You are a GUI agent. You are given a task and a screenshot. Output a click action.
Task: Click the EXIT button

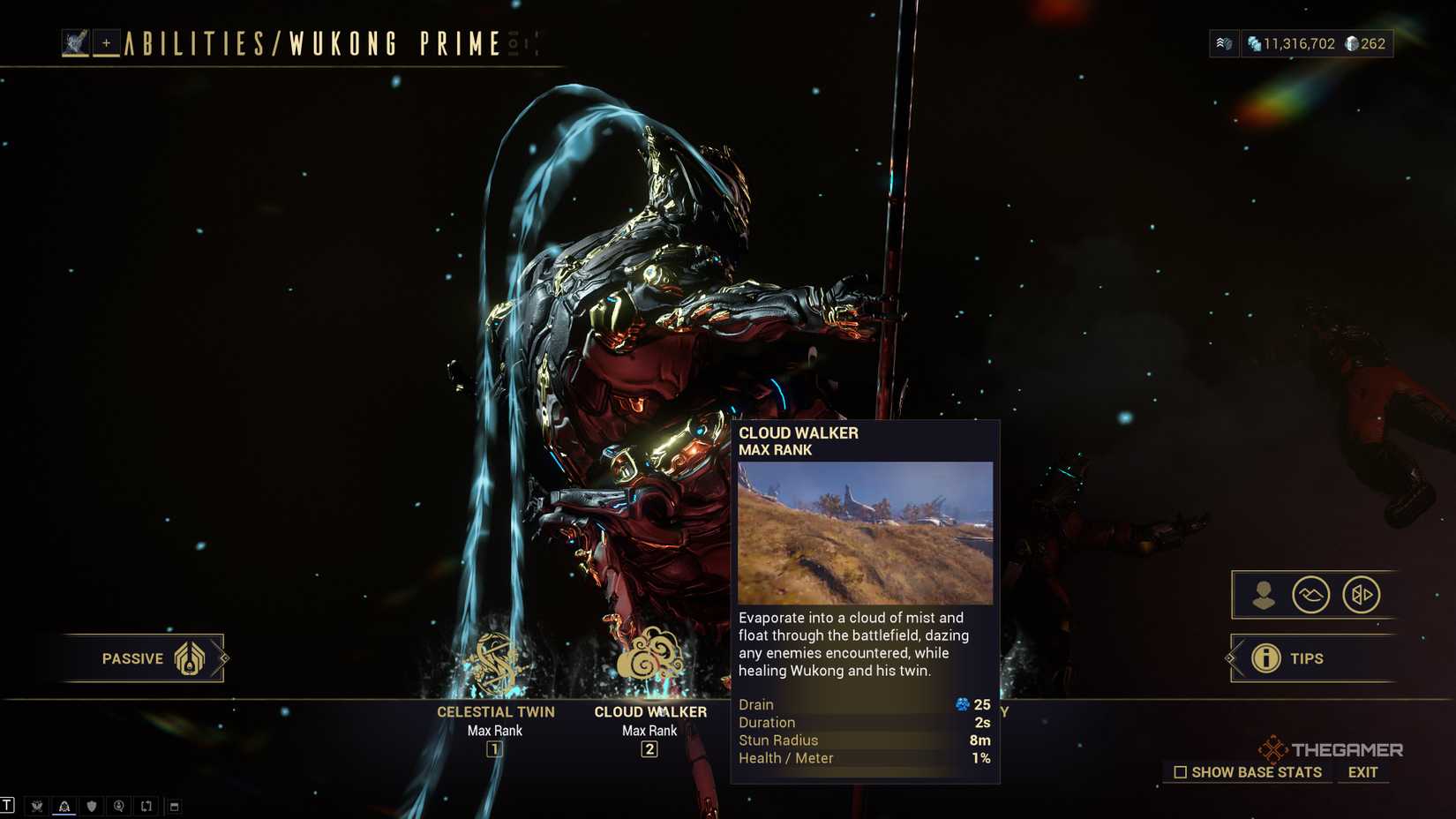click(x=1362, y=772)
